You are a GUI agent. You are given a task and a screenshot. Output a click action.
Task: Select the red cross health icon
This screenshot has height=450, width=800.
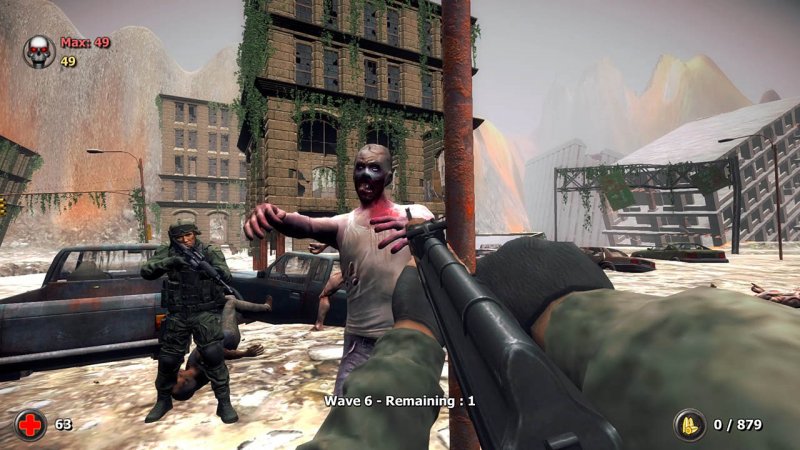pos(31,424)
